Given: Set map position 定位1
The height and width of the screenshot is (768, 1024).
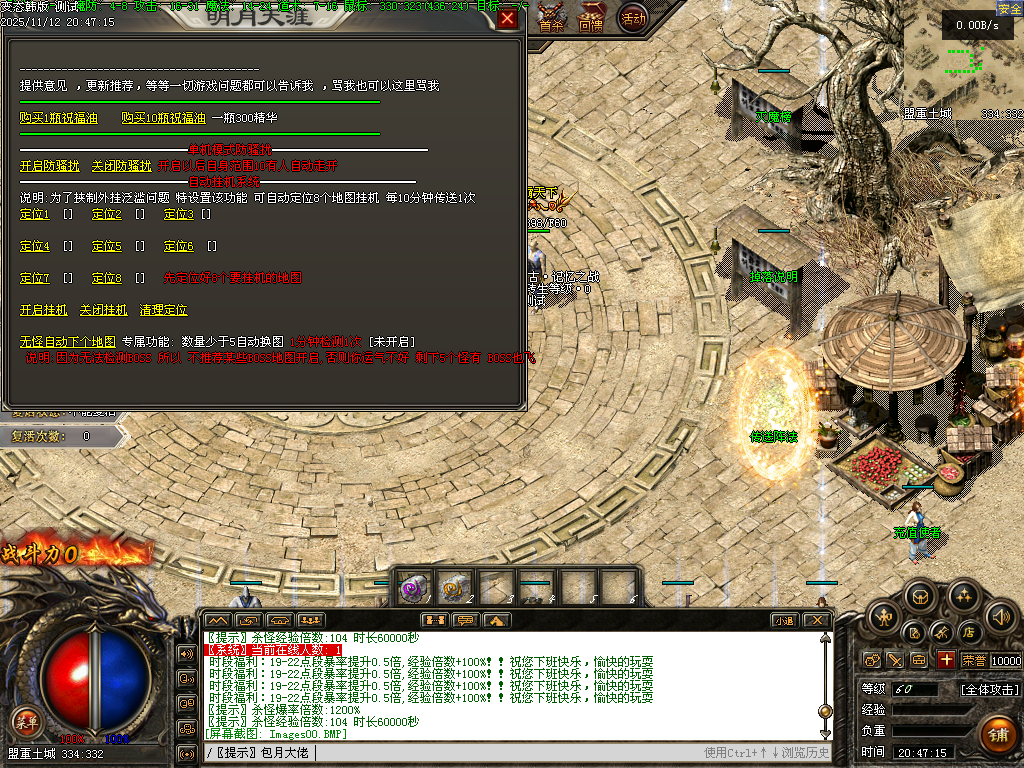Looking at the screenshot, I should click(35, 214).
